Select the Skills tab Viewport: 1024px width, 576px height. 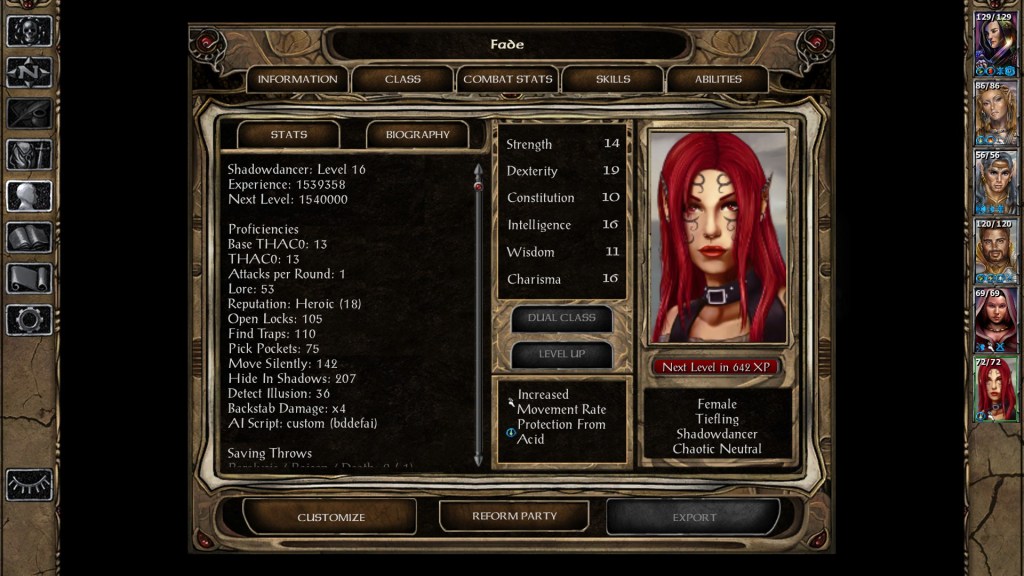(x=613, y=79)
